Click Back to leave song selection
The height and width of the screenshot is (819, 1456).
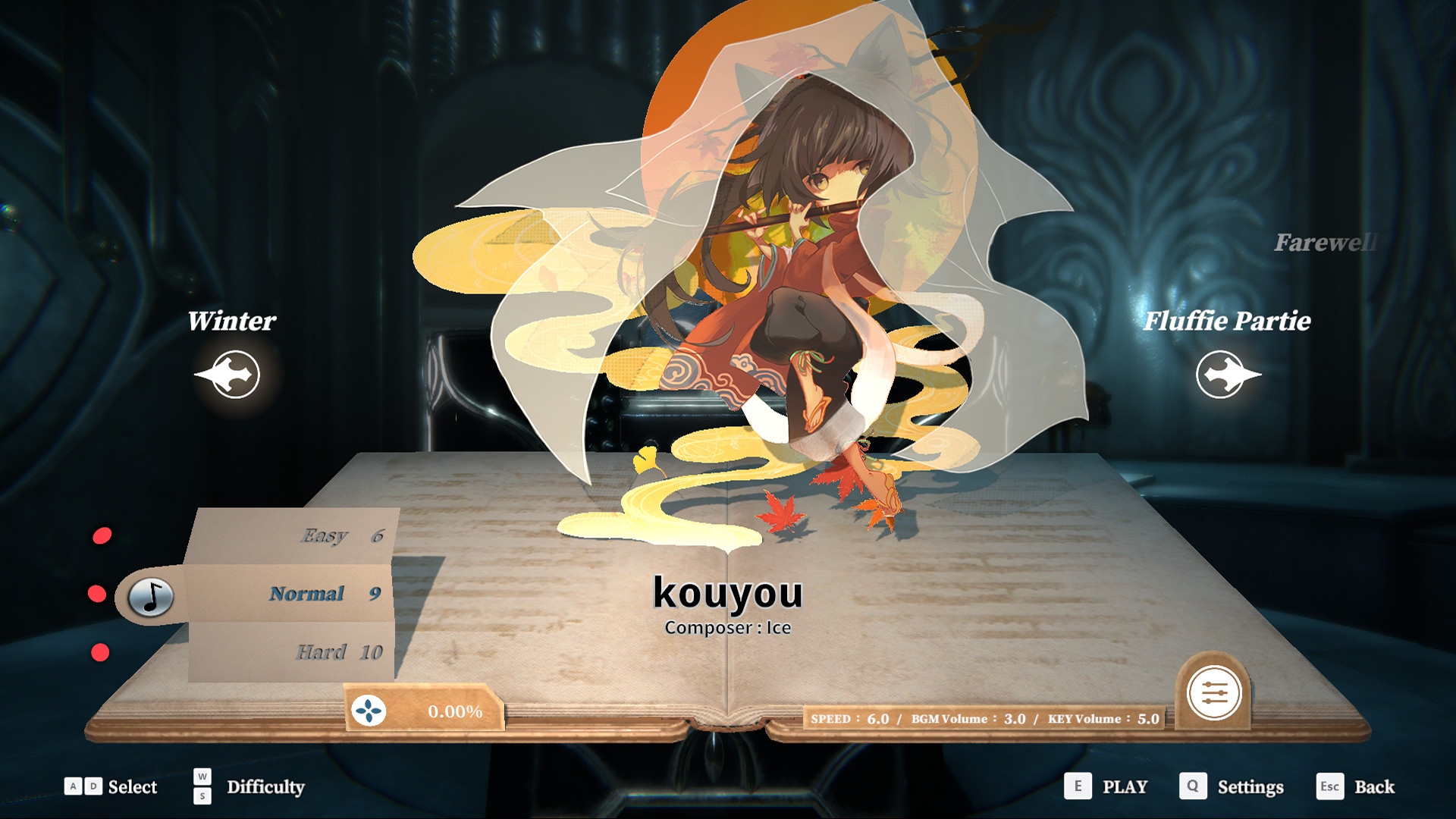tap(1374, 787)
